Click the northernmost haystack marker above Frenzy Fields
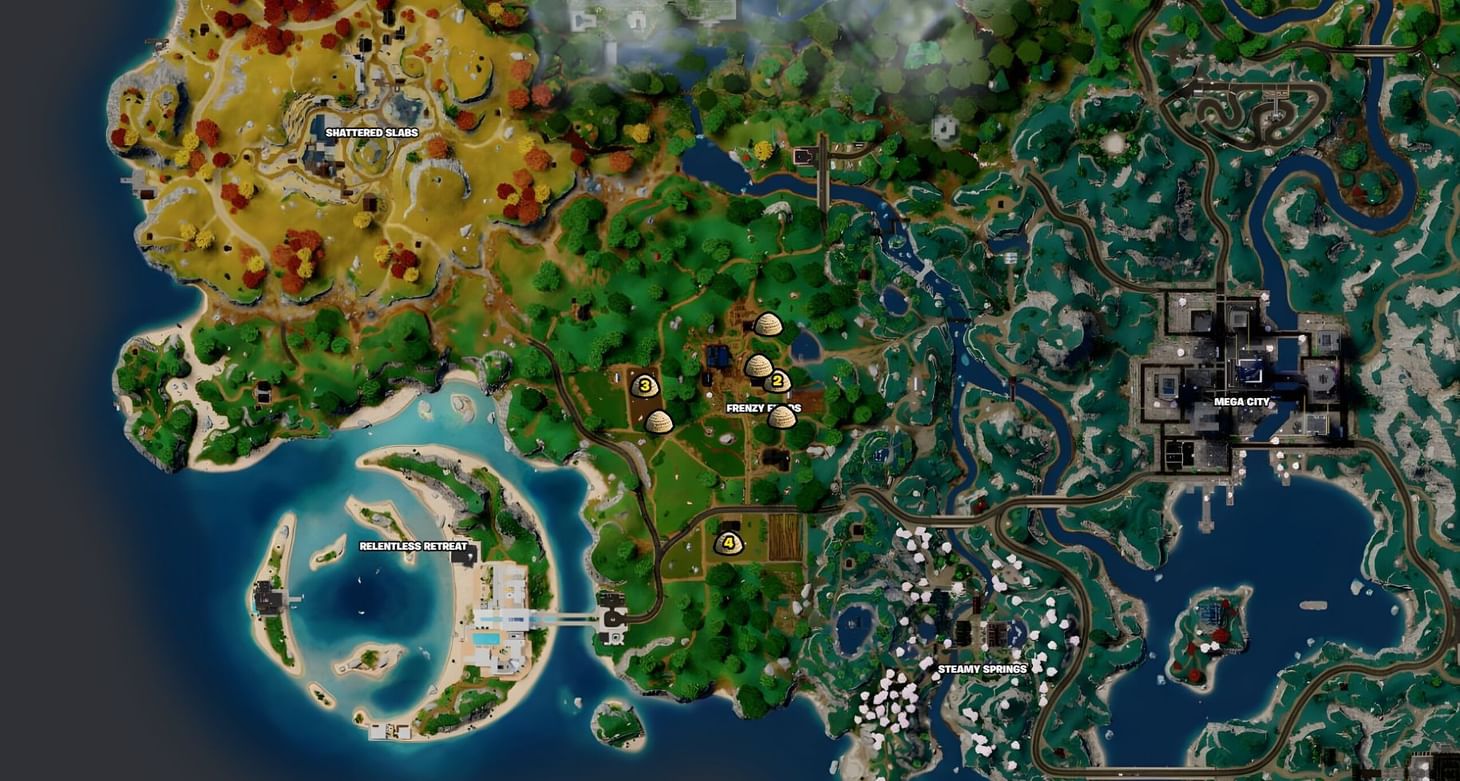1460x781 pixels. (769, 326)
